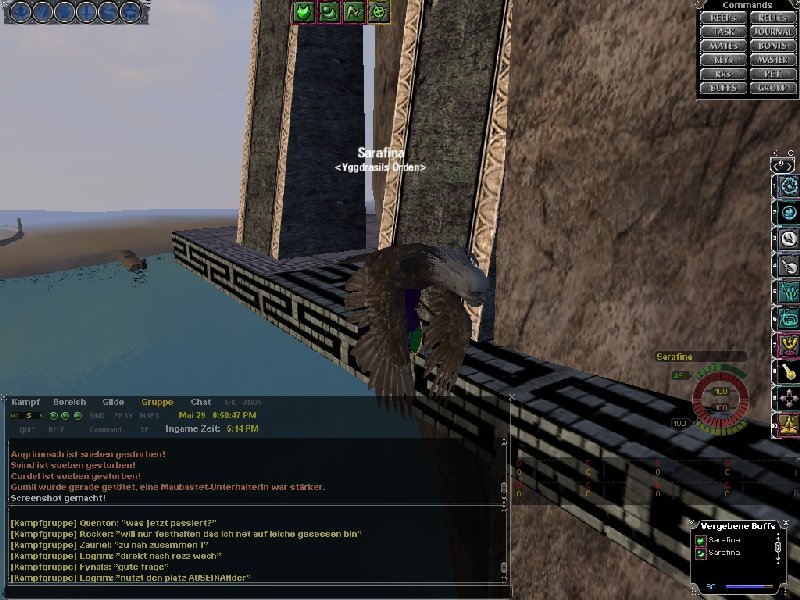The width and height of the screenshot is (800, 600).
Task: Toggle the BUFFS command button
Action: coord(722,88)
